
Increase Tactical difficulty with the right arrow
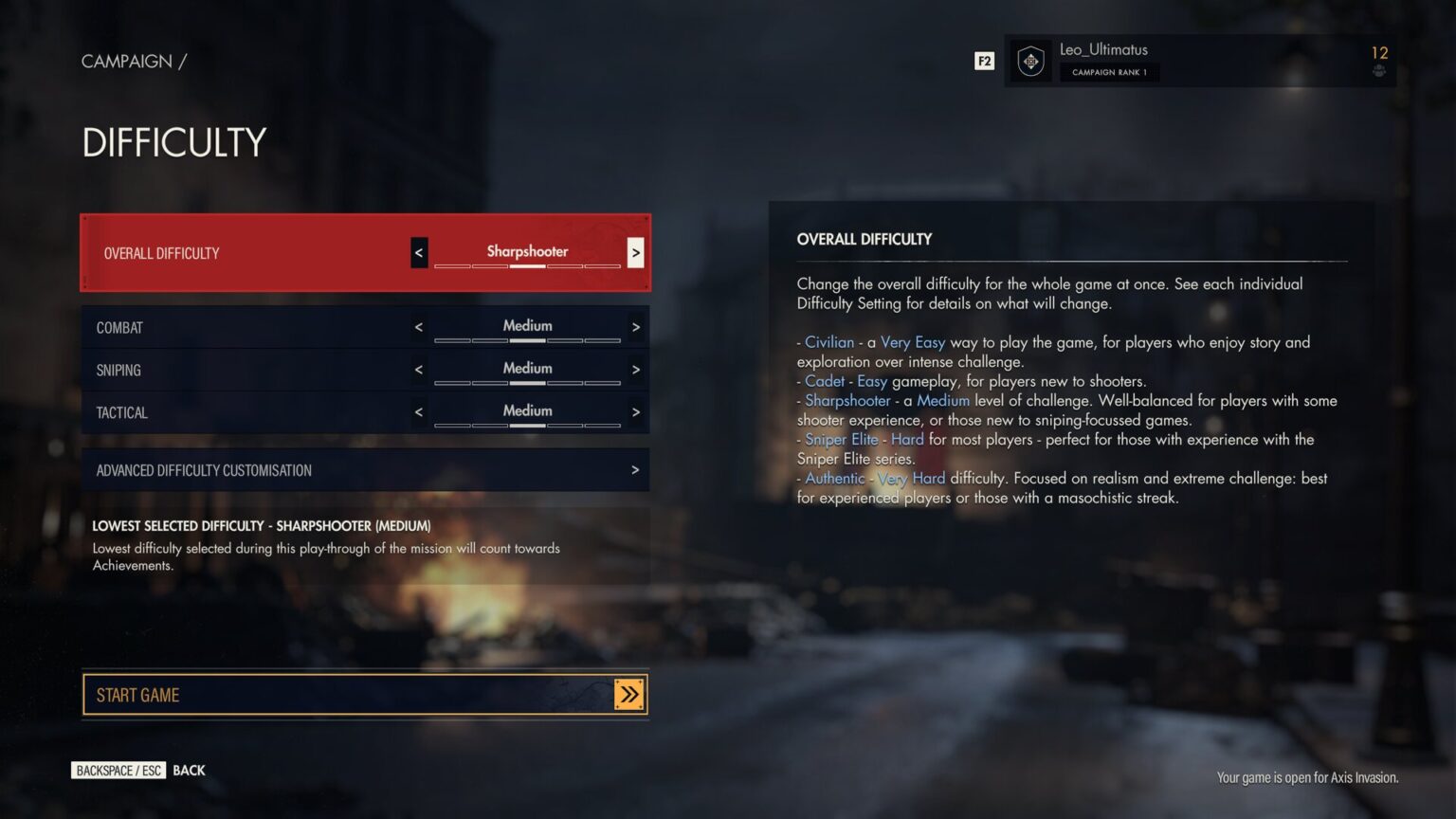pyautogui.click(x=635, y=411)
